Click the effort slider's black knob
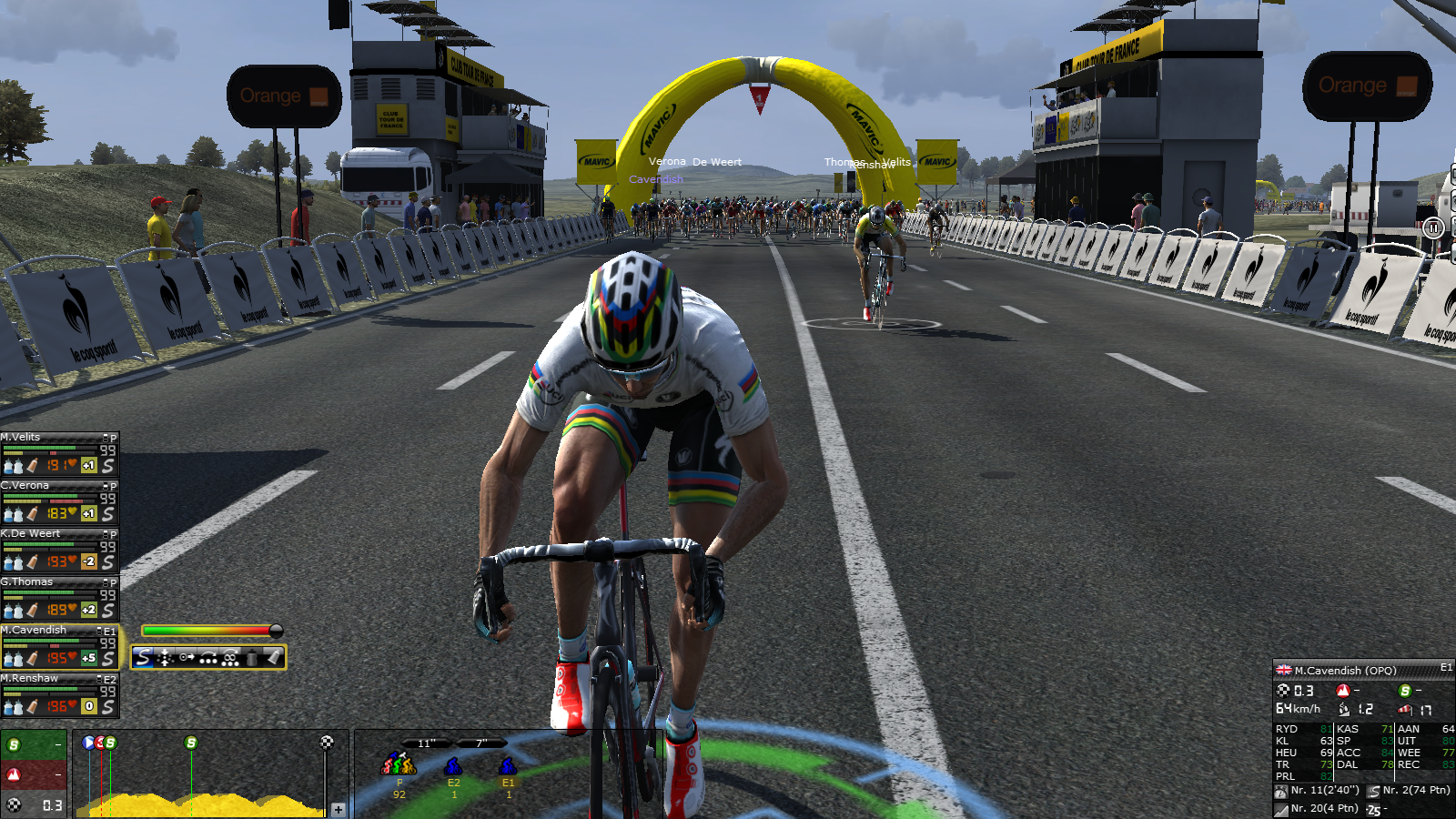 [276, 631]
